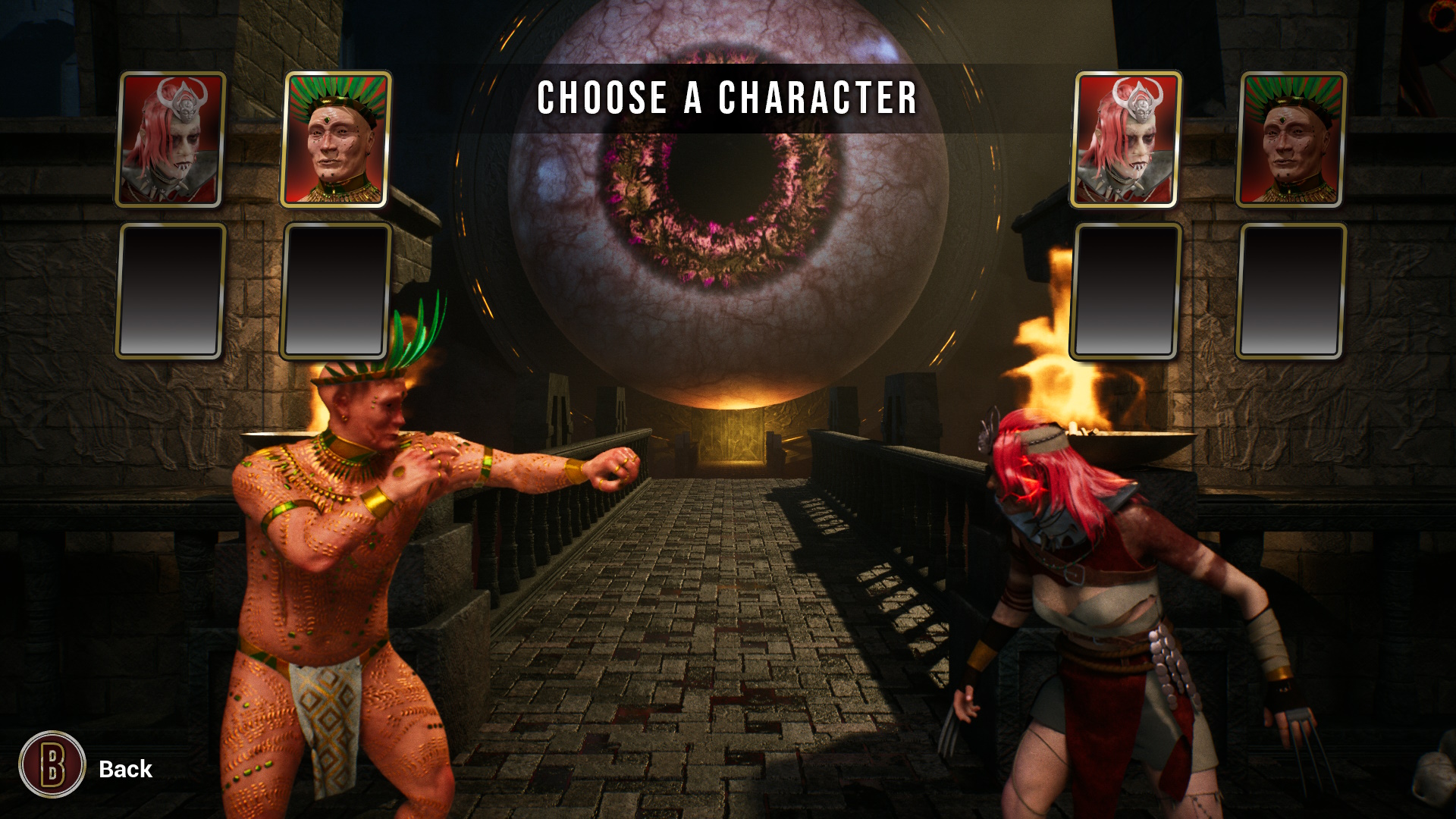The height and width of the screenshot is (819, 1456).
Task: Select player two's green-feathered warrior portrait
Action: 1290,140
